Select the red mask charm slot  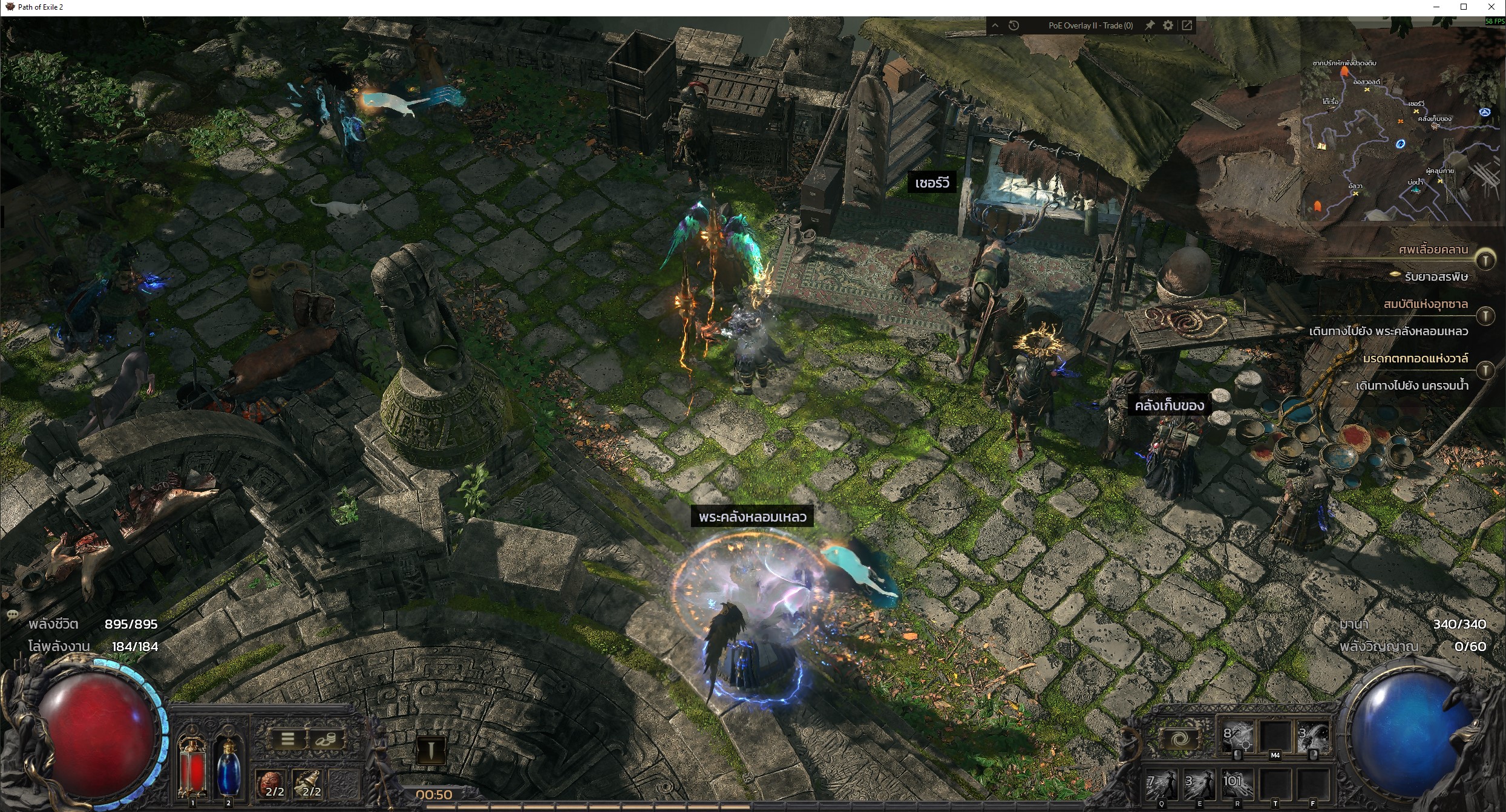272,784
